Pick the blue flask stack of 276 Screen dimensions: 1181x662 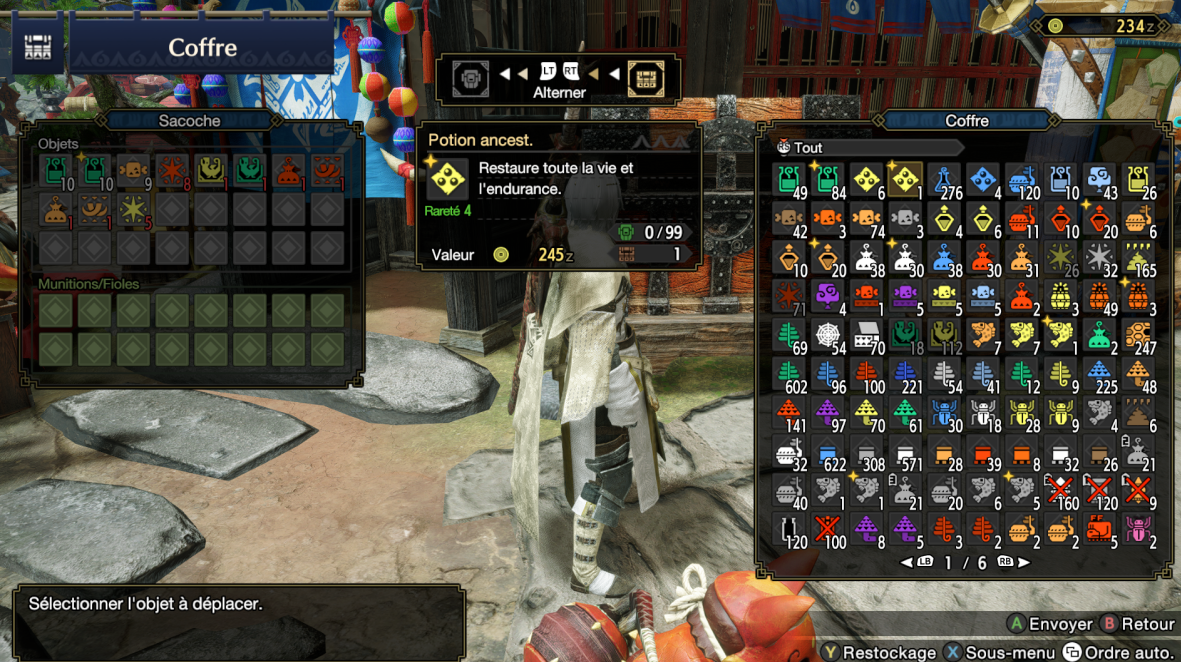click(x=944, y=179)
